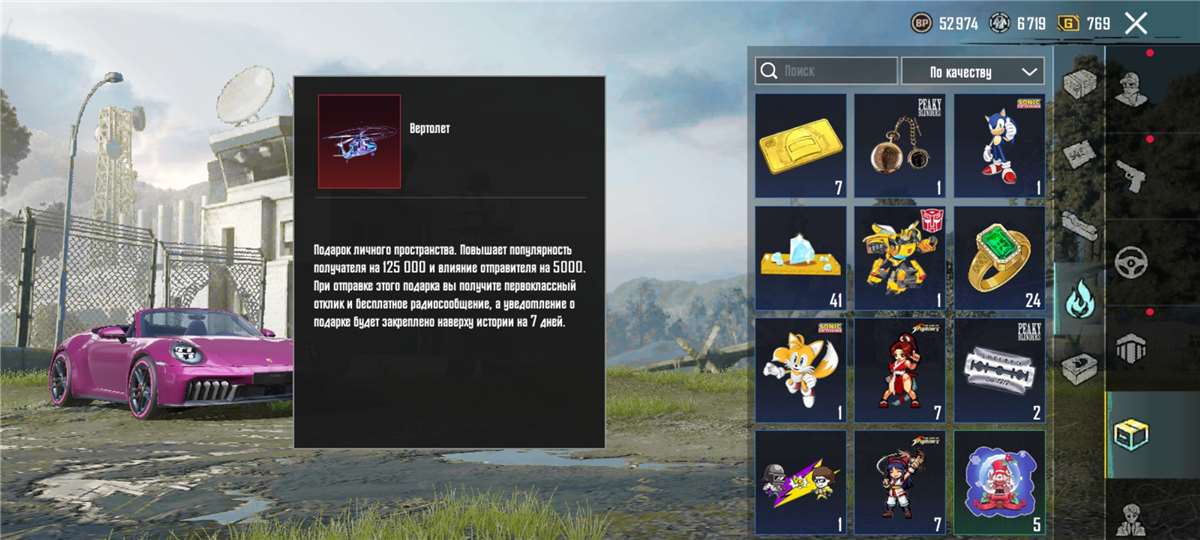Image resolution: width=1200 pixels, height=540 pixels.
Task: Select the Christmas snow globe item
Action: 998,482
